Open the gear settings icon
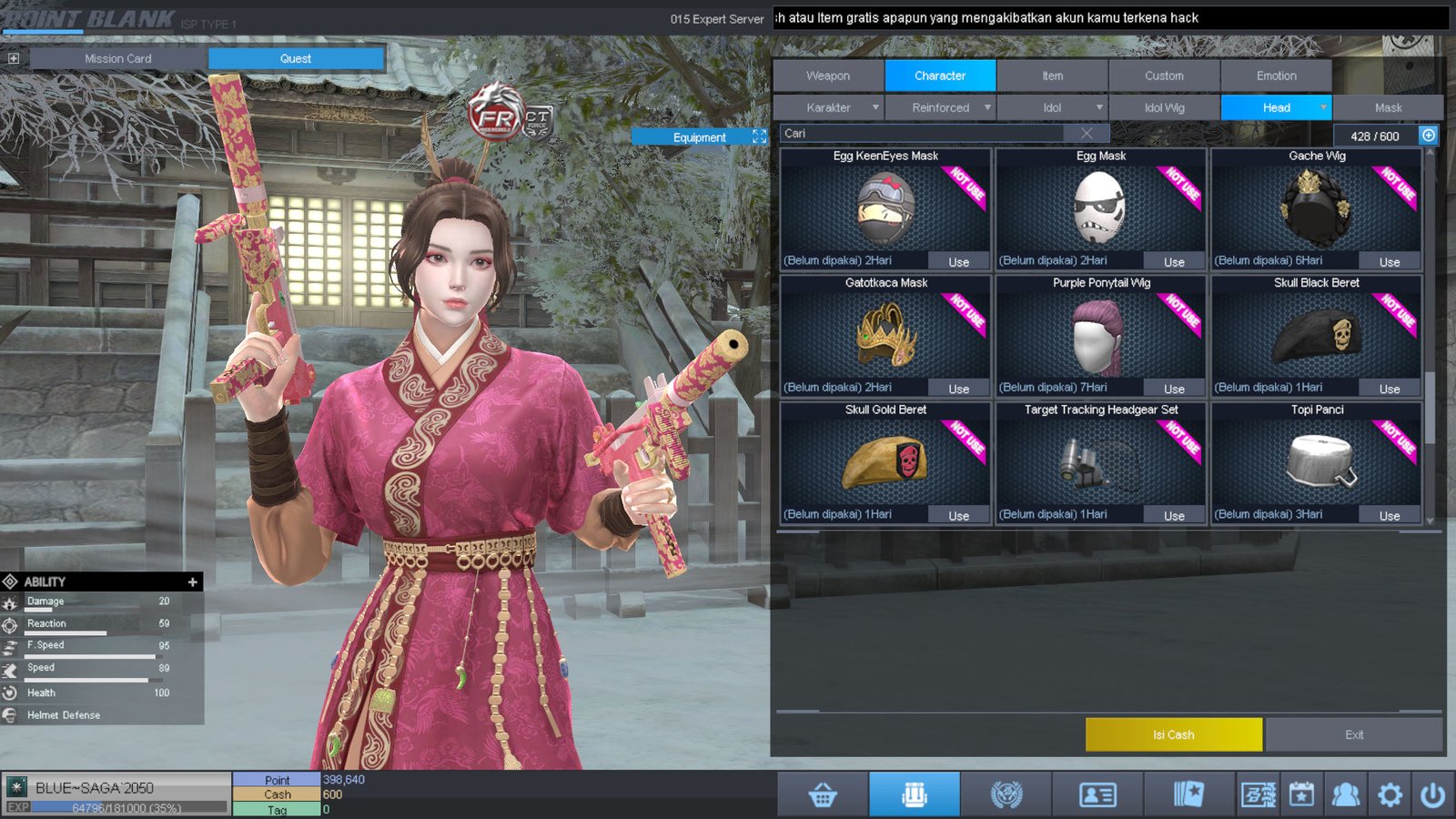This screenshot has width=1456, height=819. (x=1390, y=795)
